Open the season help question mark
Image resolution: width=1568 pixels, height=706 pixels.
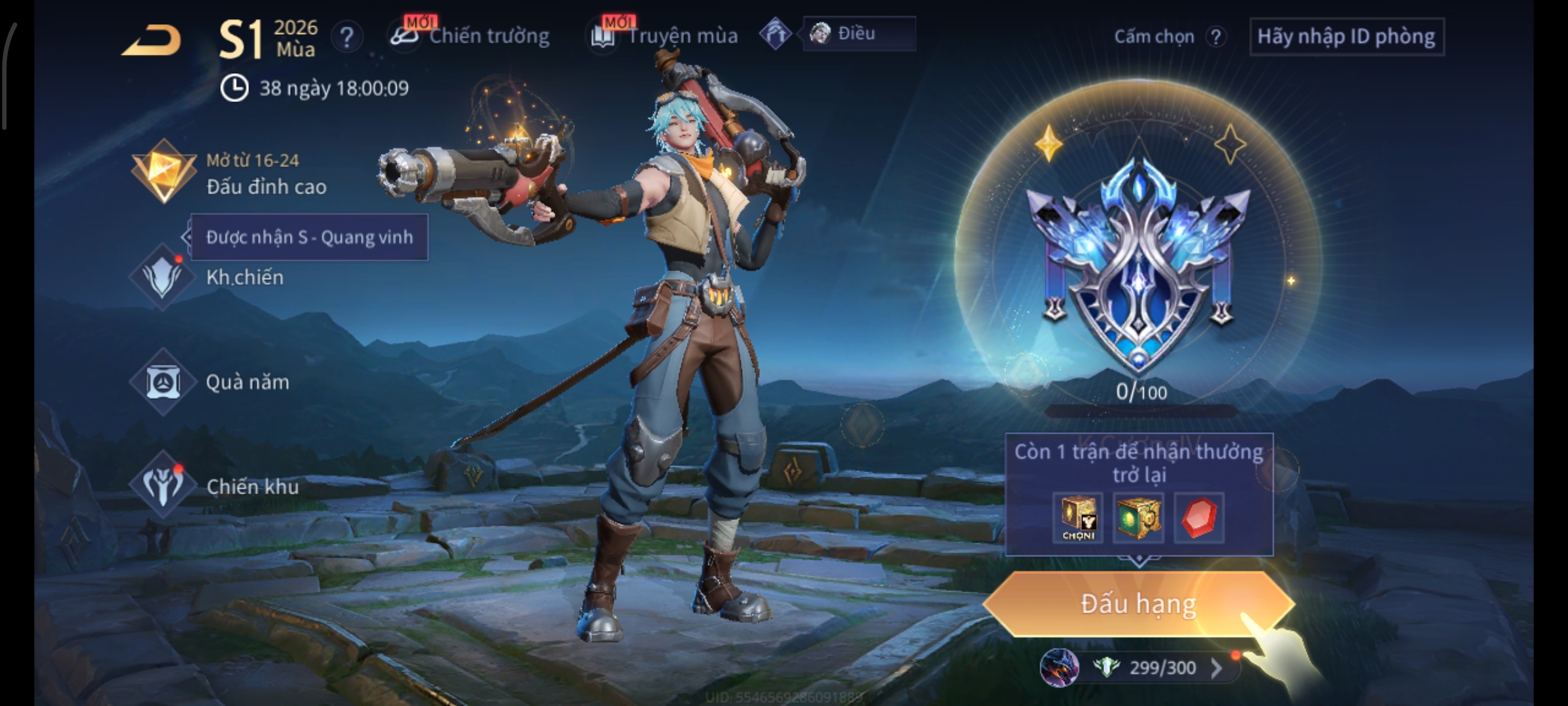coord(346,37)
